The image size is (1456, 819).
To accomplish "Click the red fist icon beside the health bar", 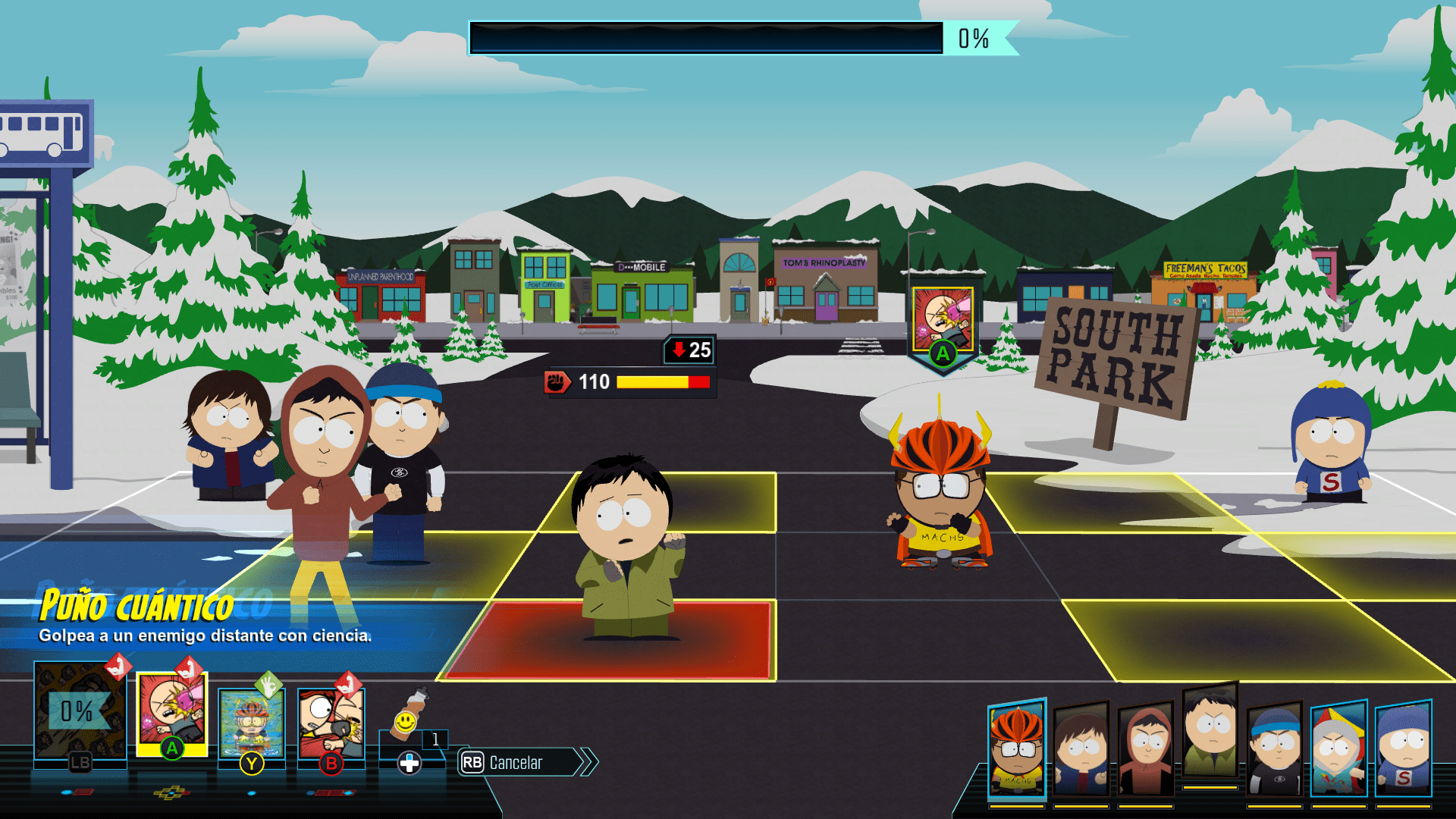I will (x=557, y=381).
